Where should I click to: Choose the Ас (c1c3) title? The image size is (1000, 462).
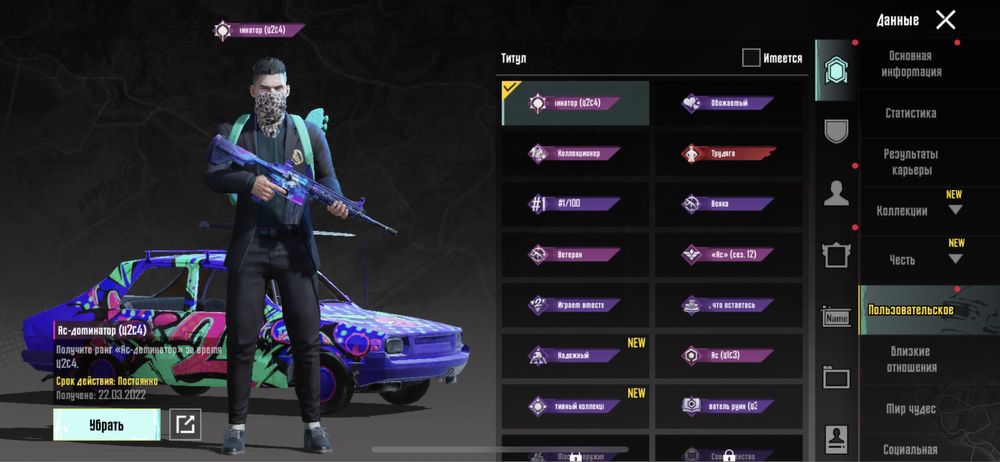728,356
